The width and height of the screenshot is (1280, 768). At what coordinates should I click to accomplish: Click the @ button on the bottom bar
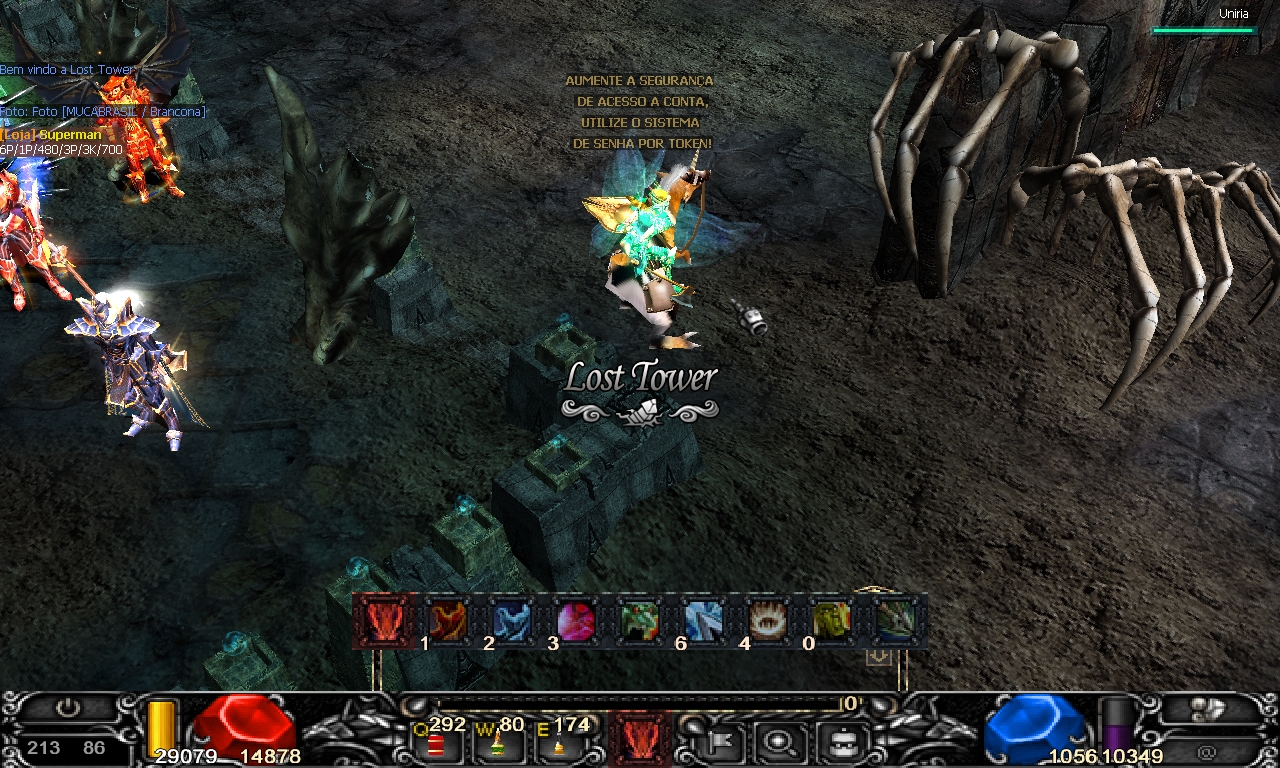point(1207,750)
